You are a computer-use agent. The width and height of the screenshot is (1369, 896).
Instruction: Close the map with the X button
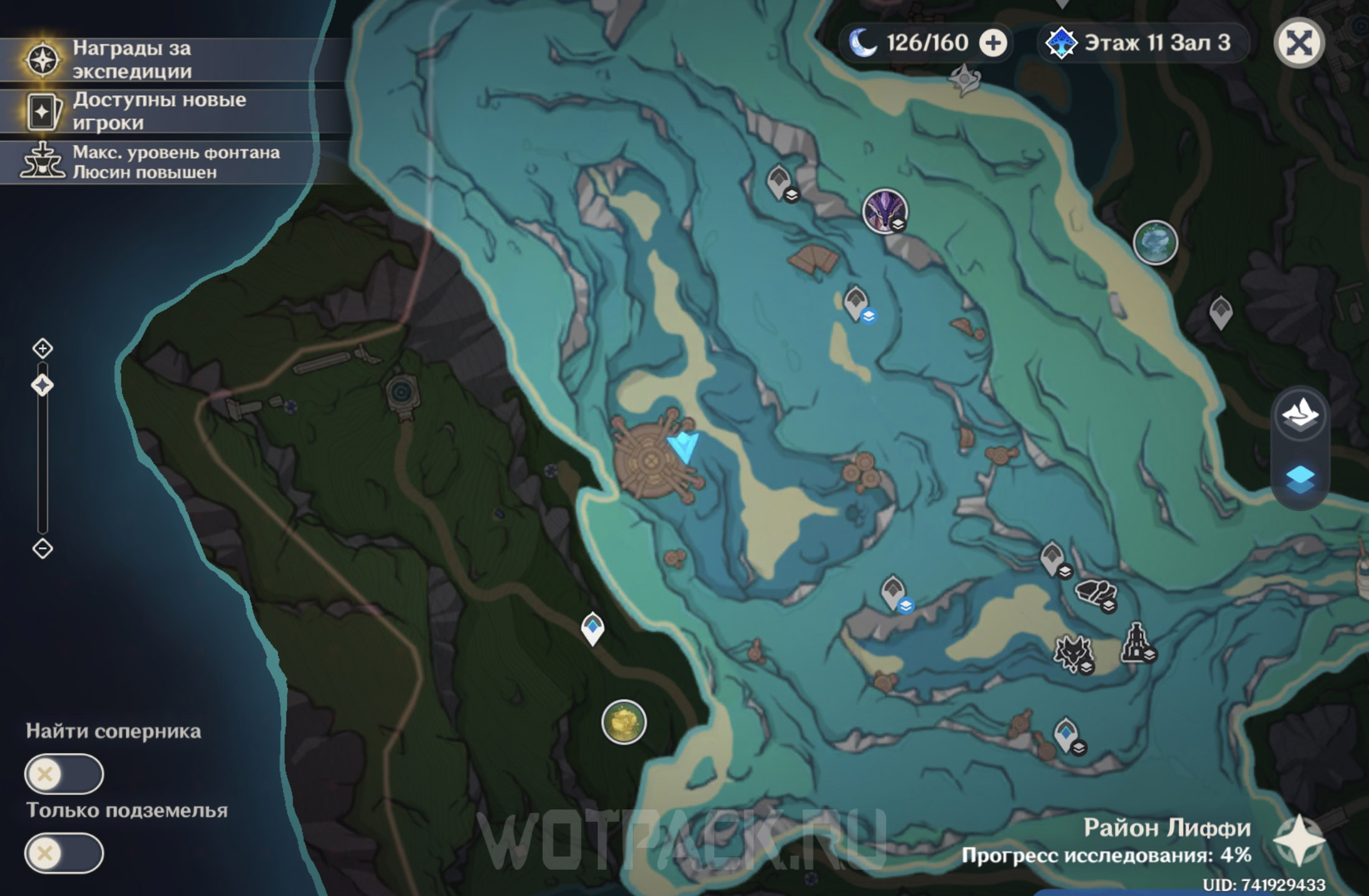1299,43
